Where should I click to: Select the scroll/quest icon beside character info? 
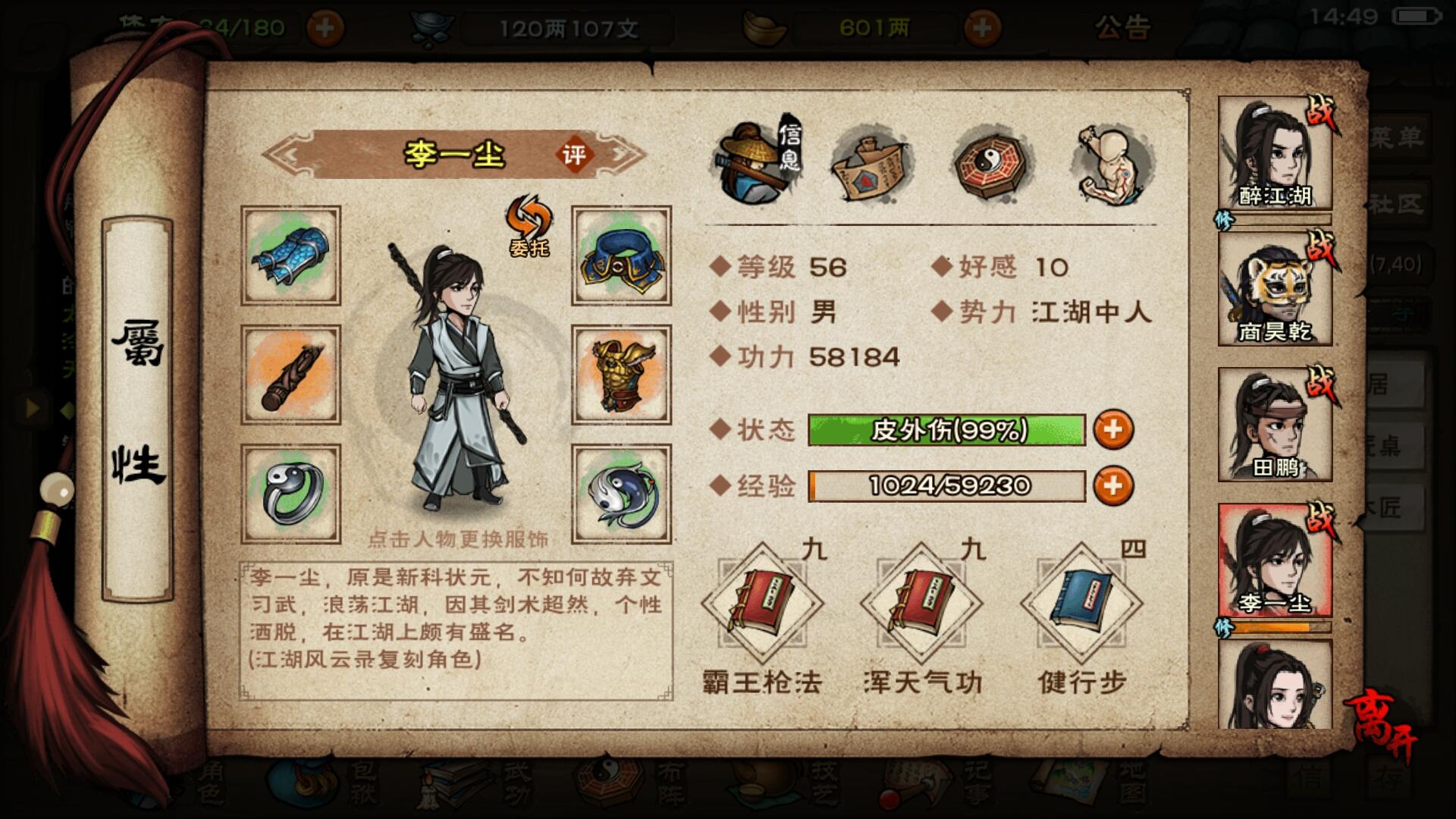(872, 163)
